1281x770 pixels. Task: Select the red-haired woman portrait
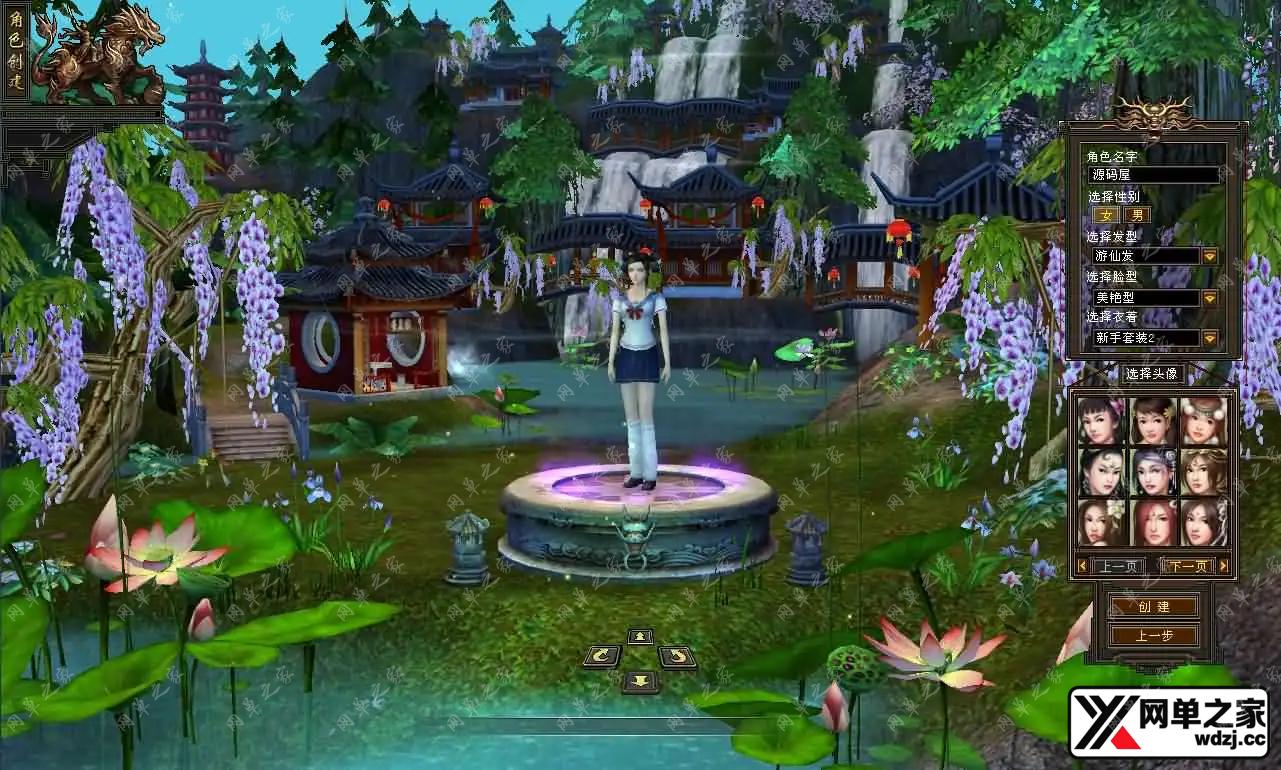point(1153,521)
